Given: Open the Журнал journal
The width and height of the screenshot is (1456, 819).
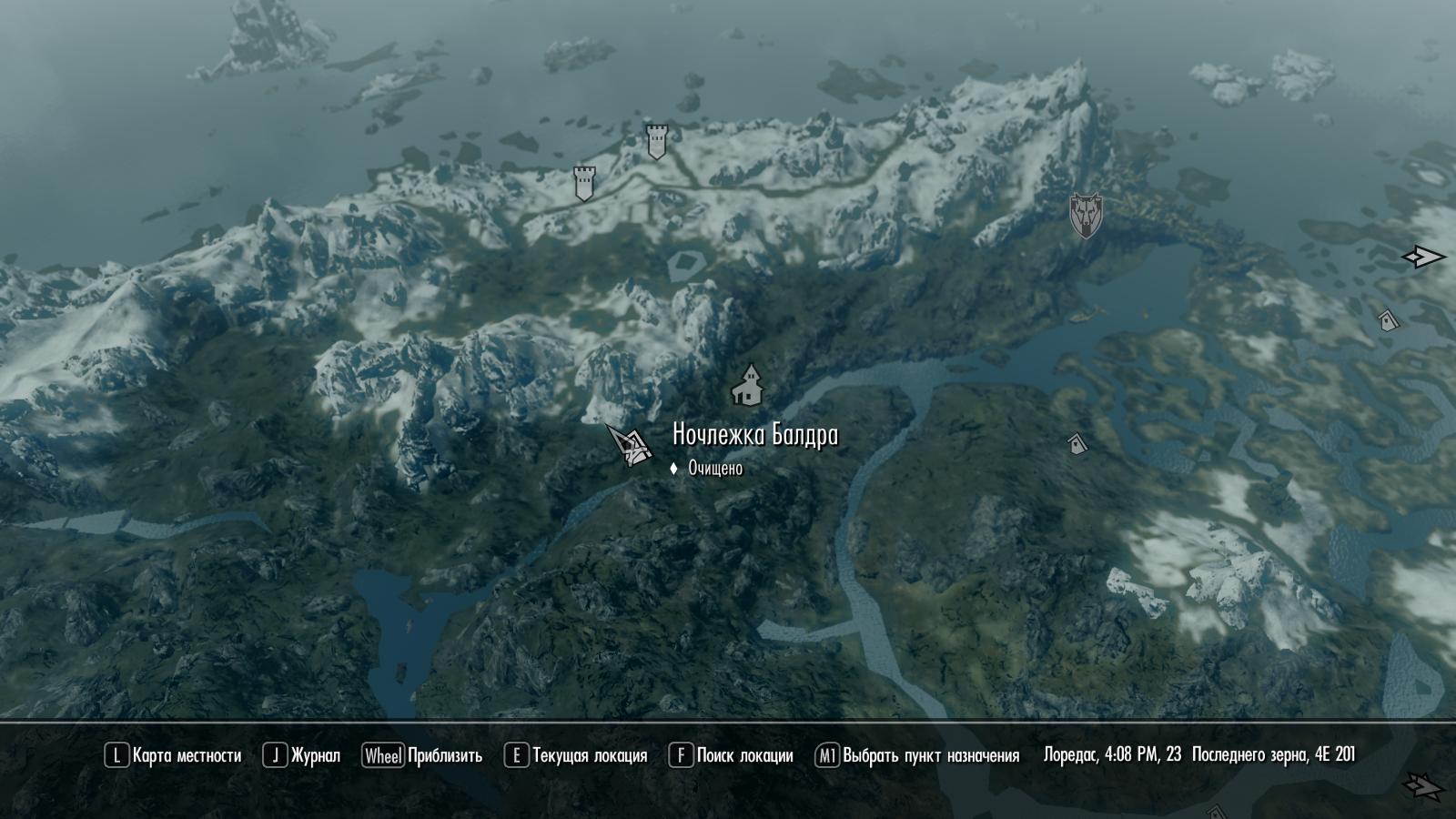Looking at the screenshot, I should pos(301,755).
